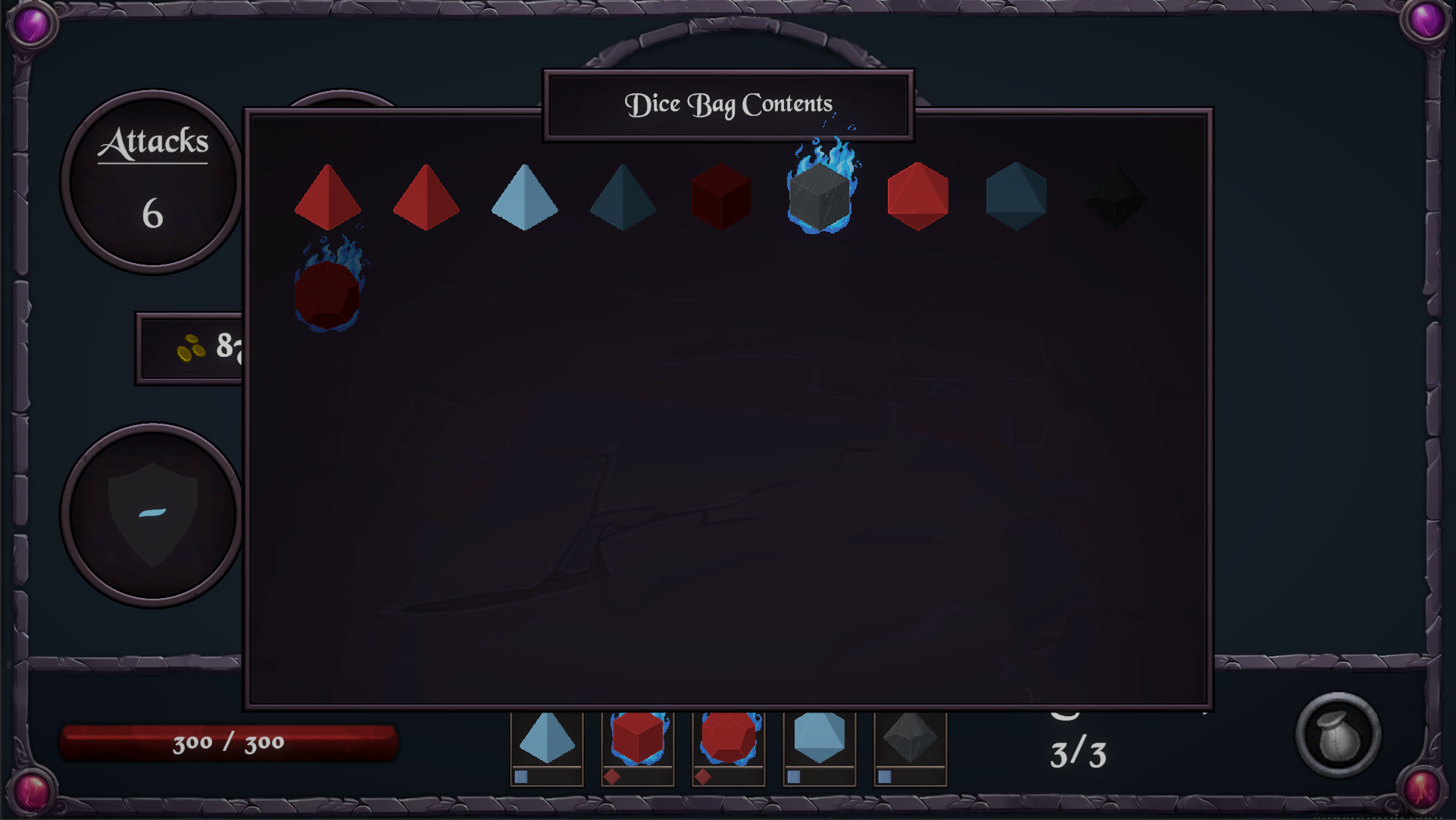
Task: Select the red d20 die in the bag
Action: tap(918, 196)
